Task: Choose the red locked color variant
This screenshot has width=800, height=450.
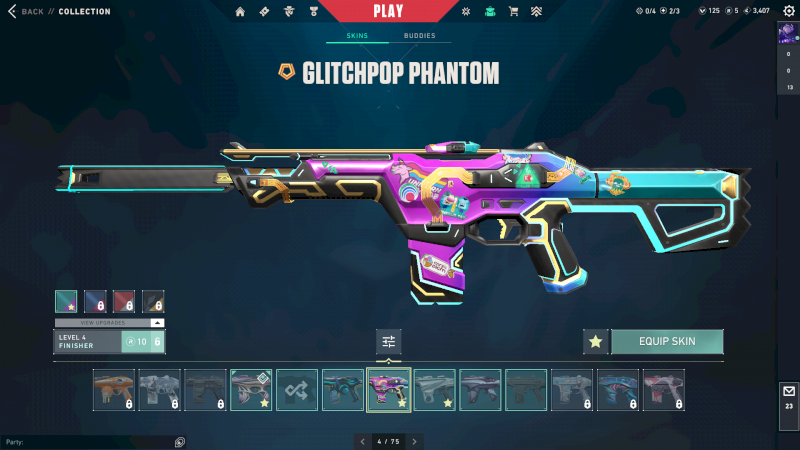Action: tap(124, 302)
